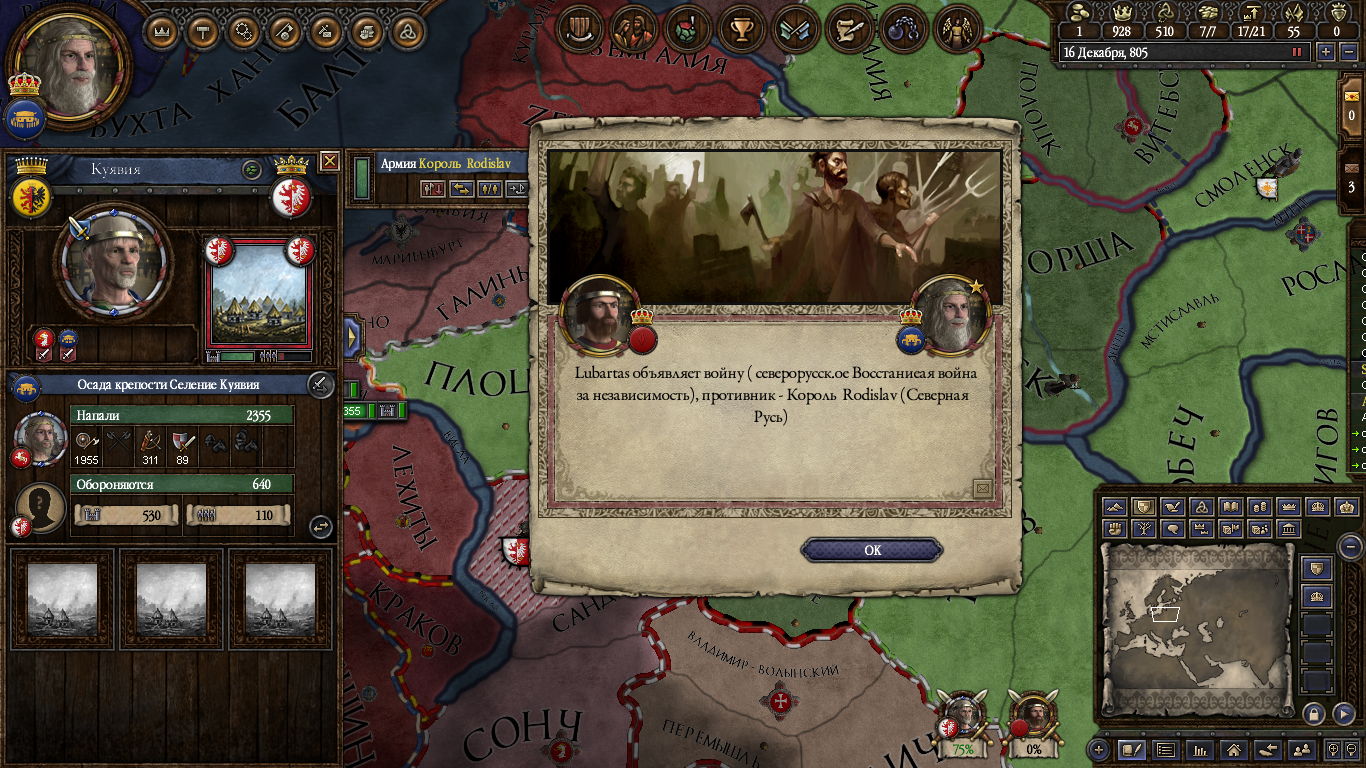Close the Куявия province panel

coord(329,161)
